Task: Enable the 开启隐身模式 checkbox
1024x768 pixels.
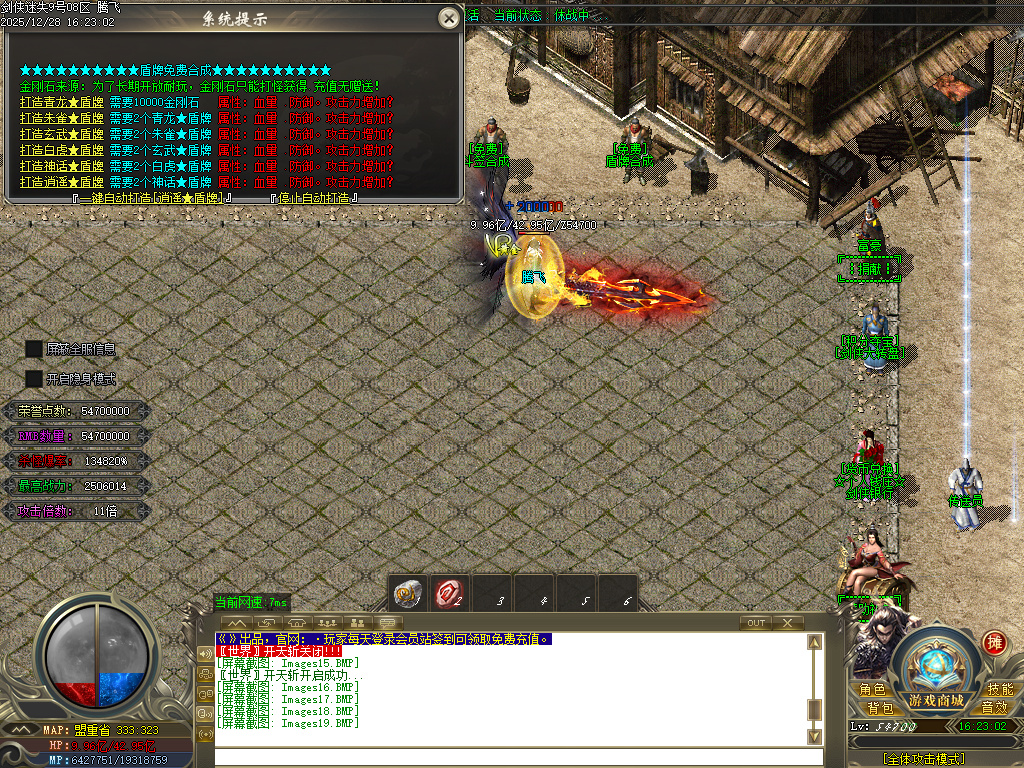Action: click(x=34, y=379)
